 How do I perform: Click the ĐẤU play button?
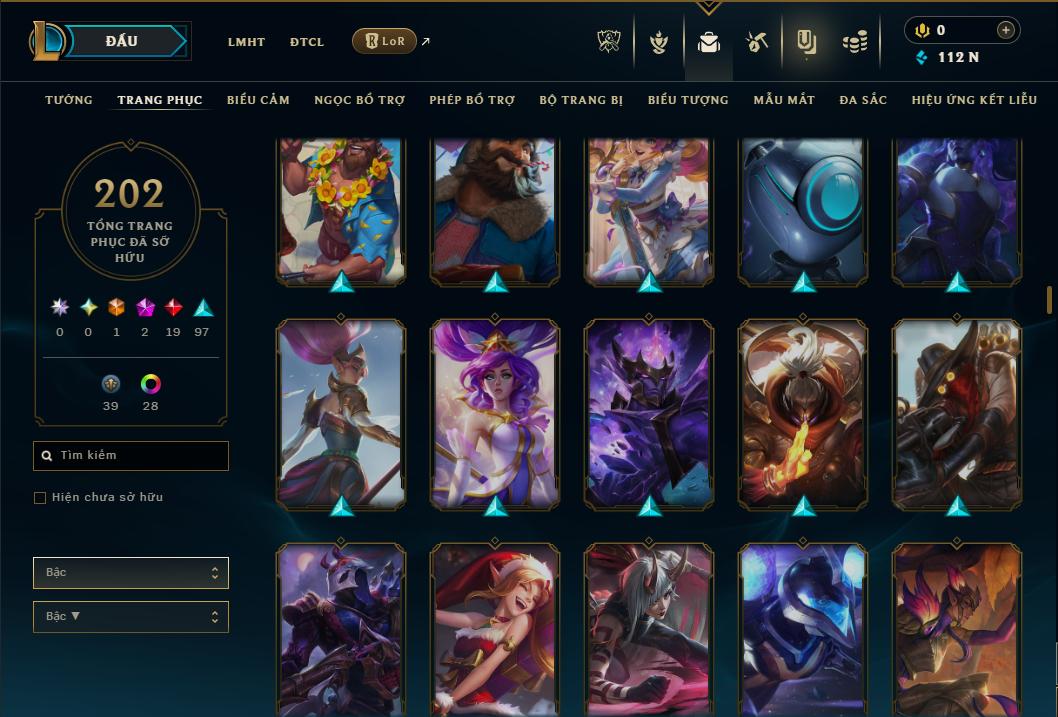tap(122, 41)
